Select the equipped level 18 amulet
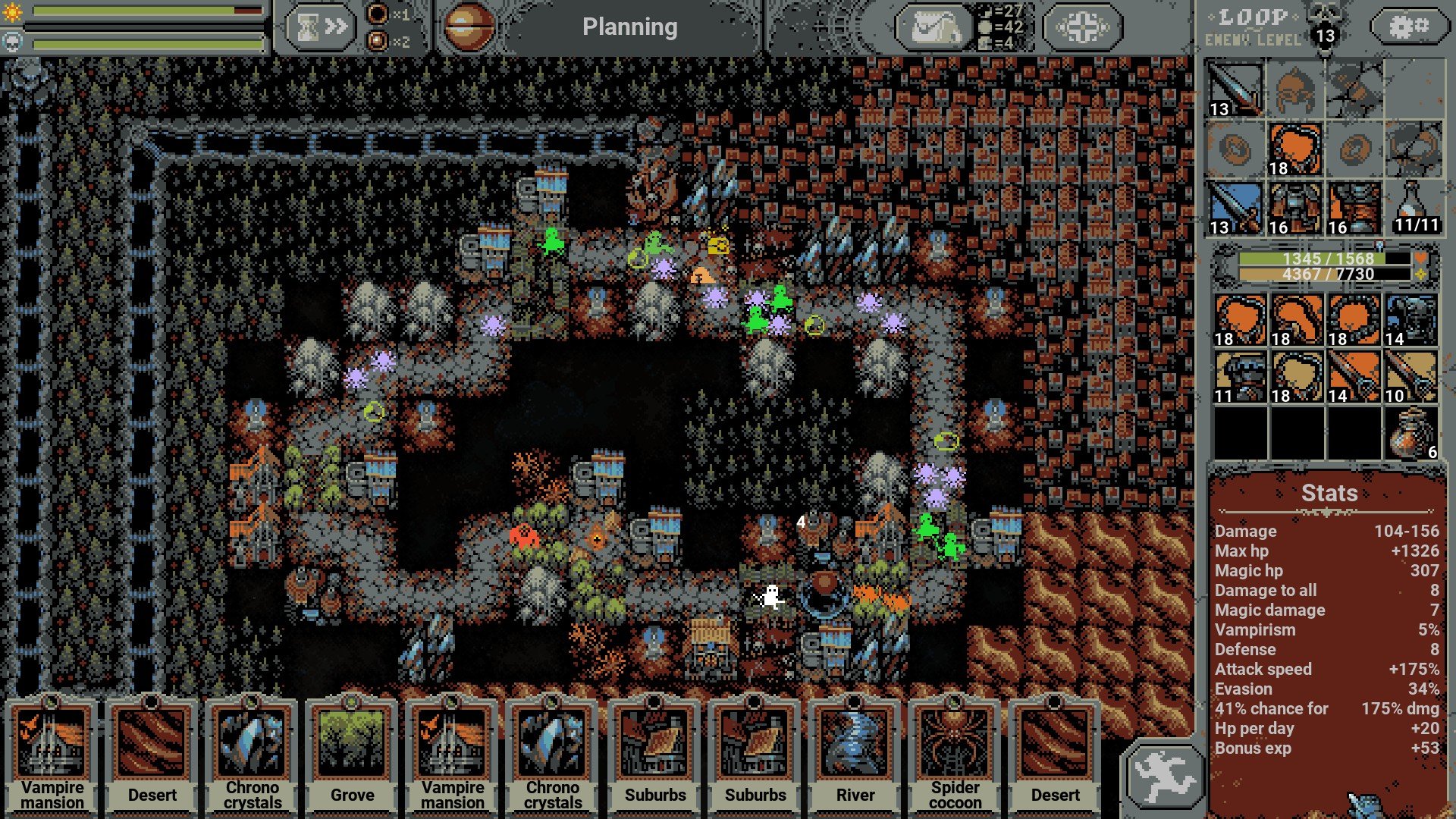The image size is (1456, 819). pyautogui.click(x=1294, y=149)
